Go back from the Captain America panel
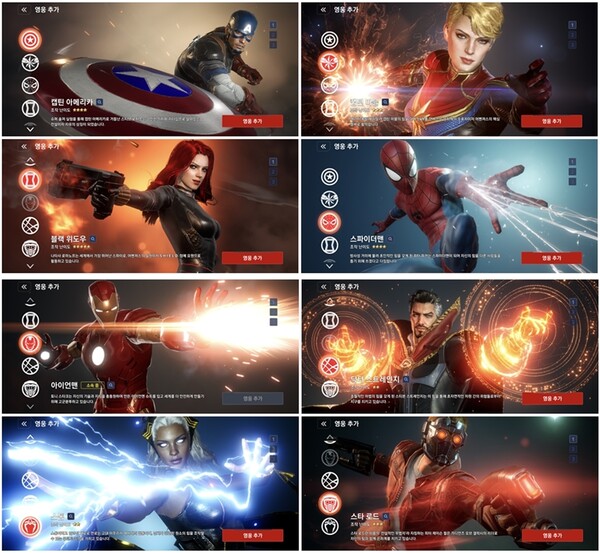 point(22,9)
